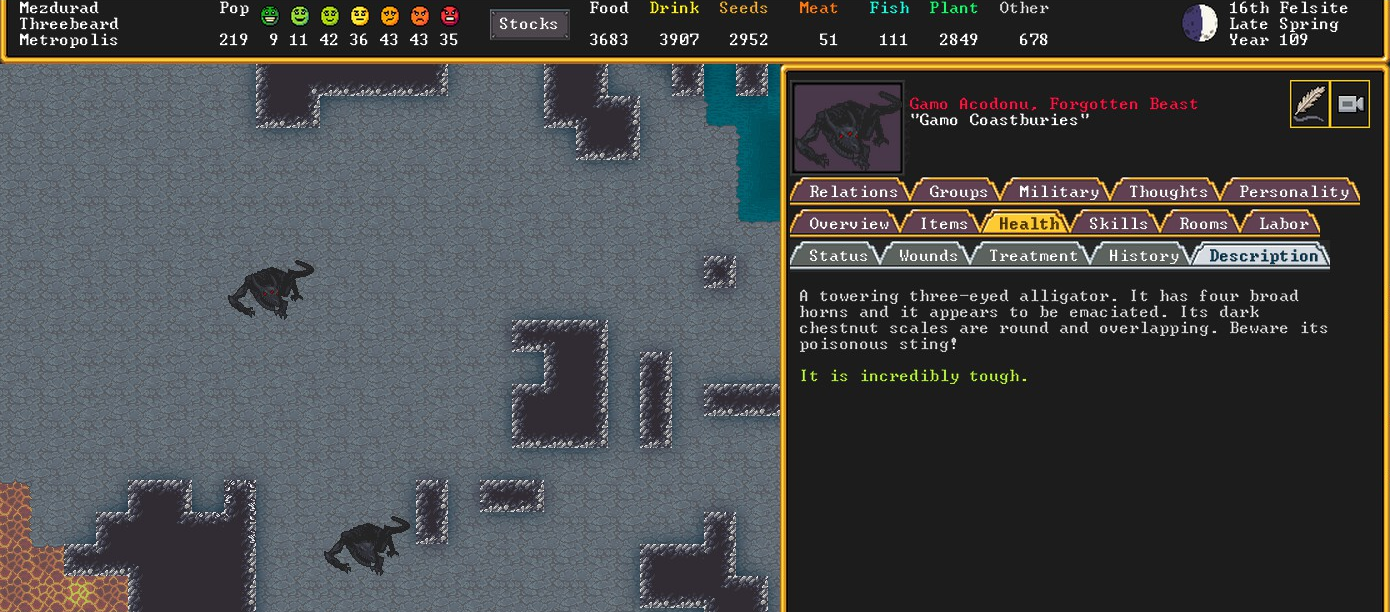Open the Overview tab

(848, 223)
